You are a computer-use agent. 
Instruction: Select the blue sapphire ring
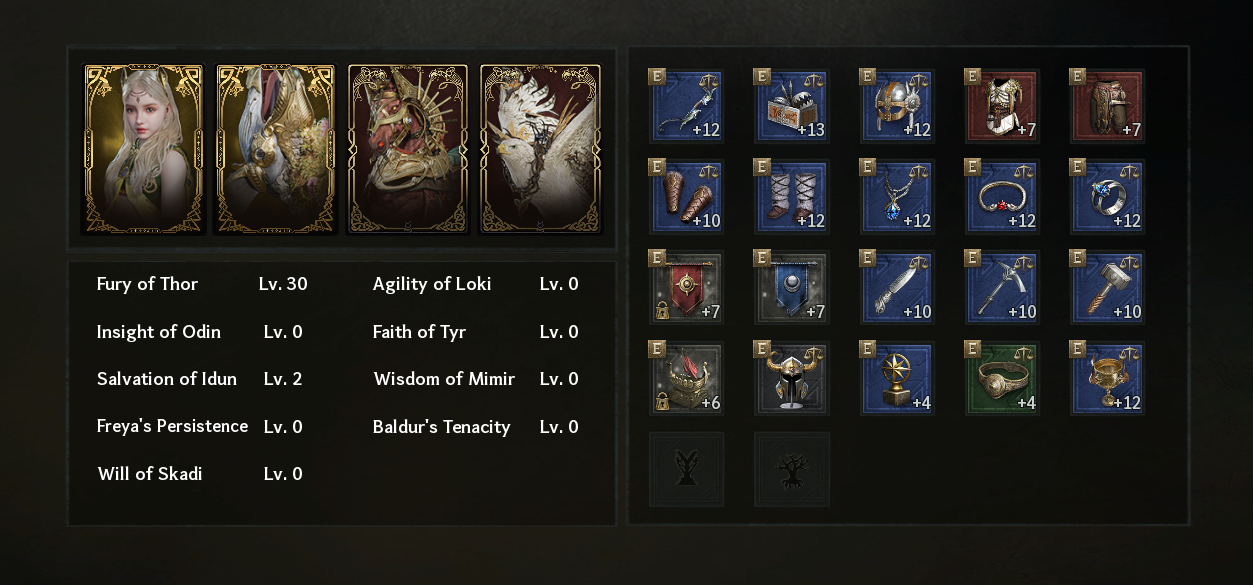[x=1107, y=197]
